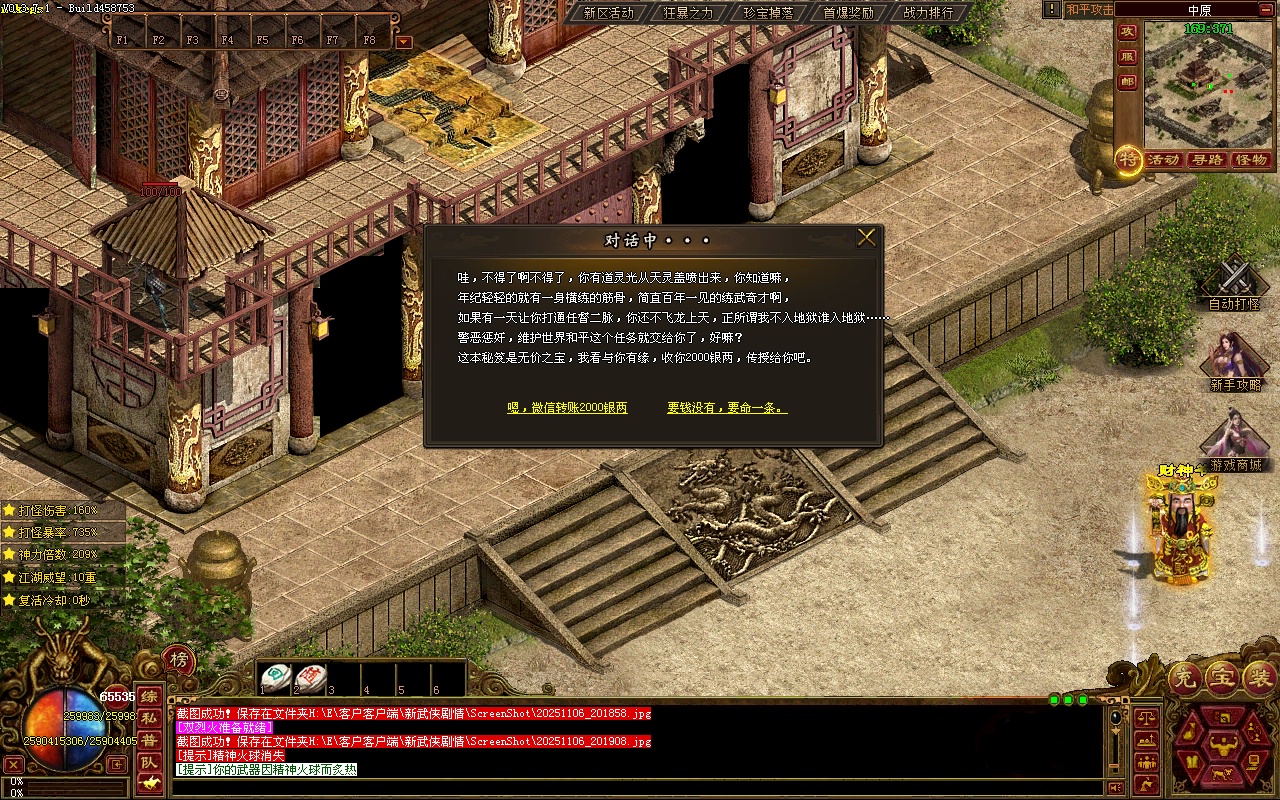Select the reply 要钱没有，要命一条

click(727, 408)
